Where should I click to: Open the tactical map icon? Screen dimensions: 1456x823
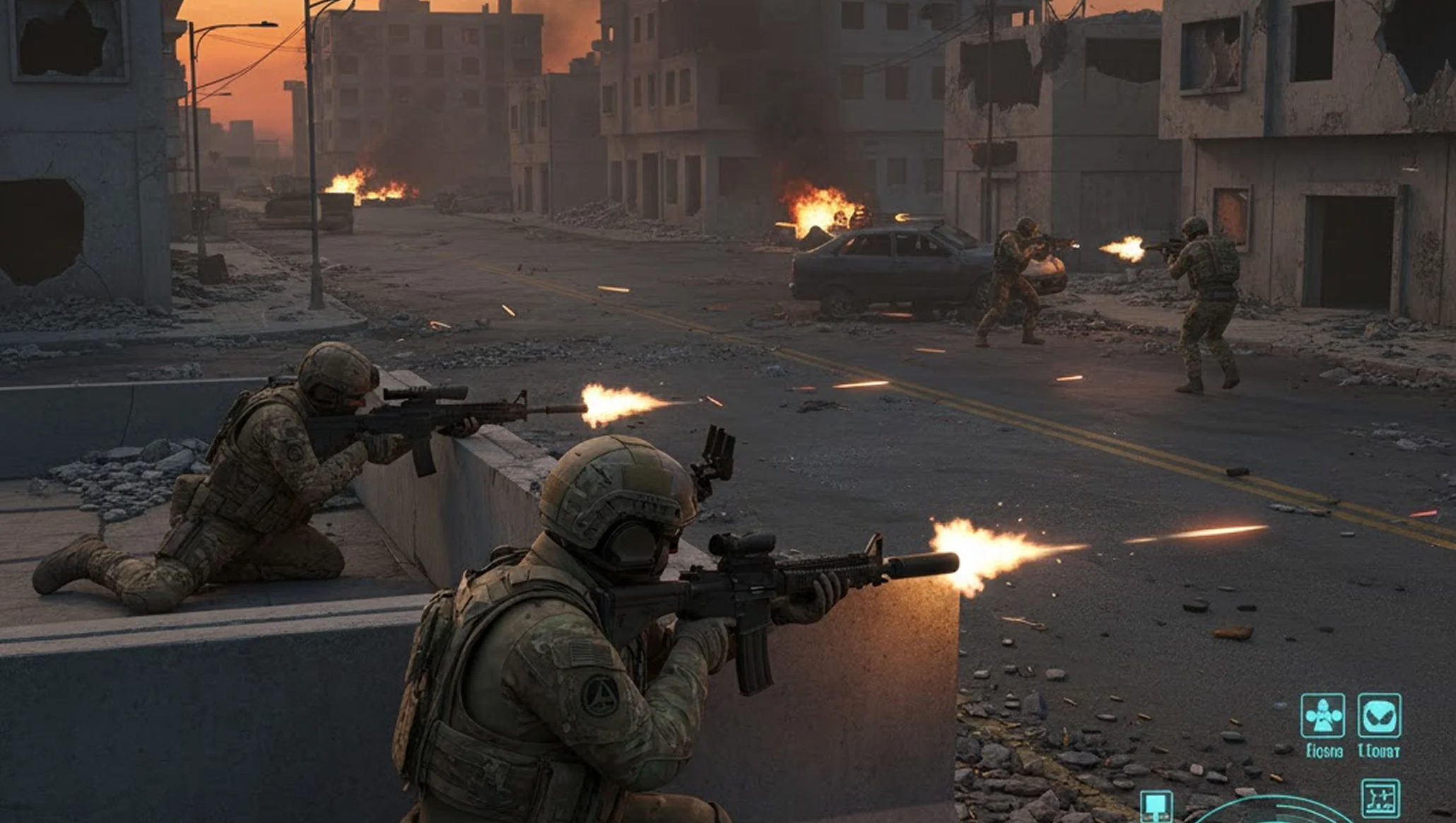pyautogui.click(x=1380, y=798)
